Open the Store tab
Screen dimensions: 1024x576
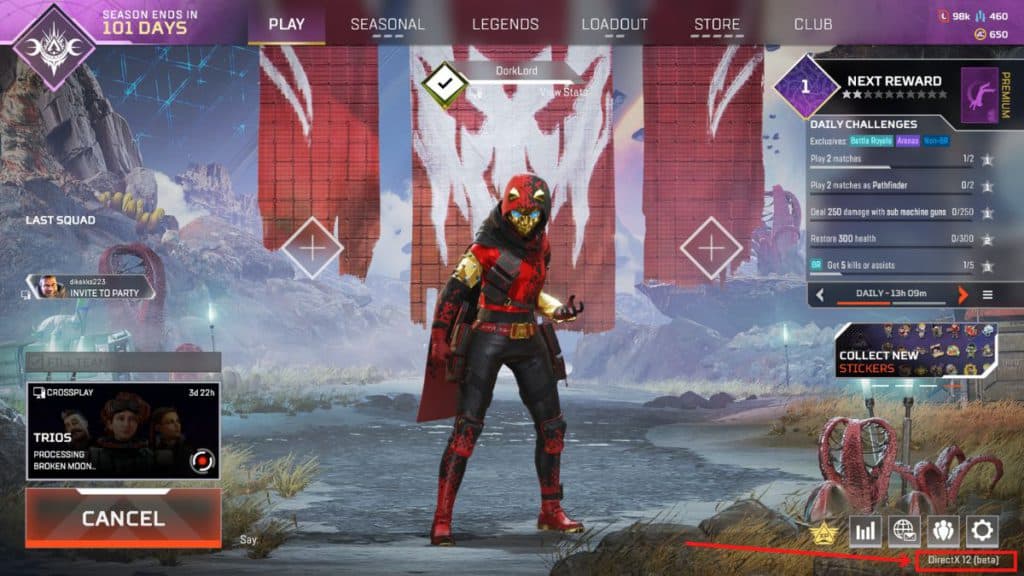click(717, 24)
